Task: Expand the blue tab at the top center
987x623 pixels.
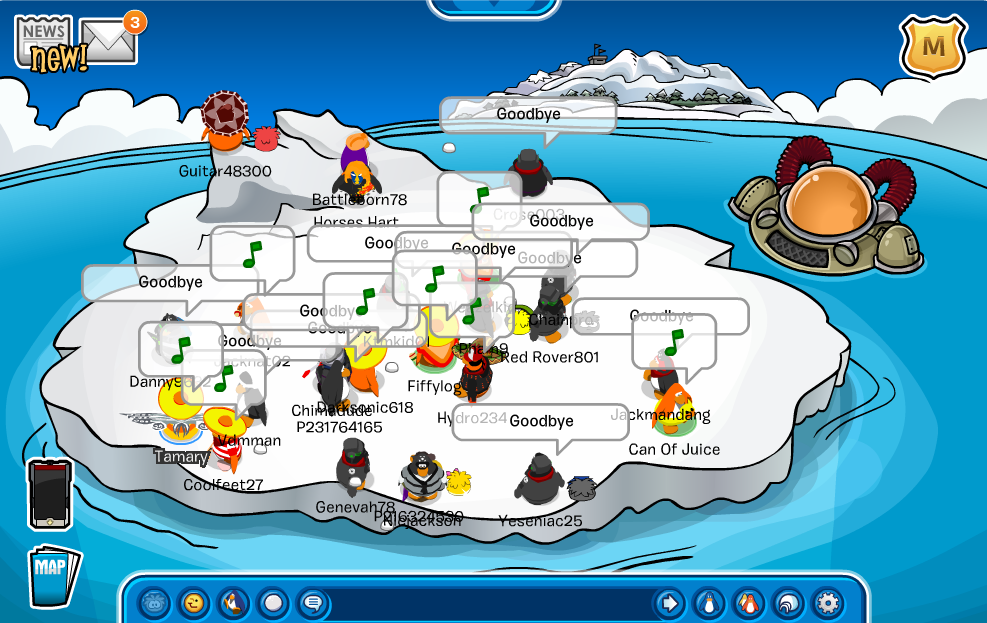Action: click(493, 6)
